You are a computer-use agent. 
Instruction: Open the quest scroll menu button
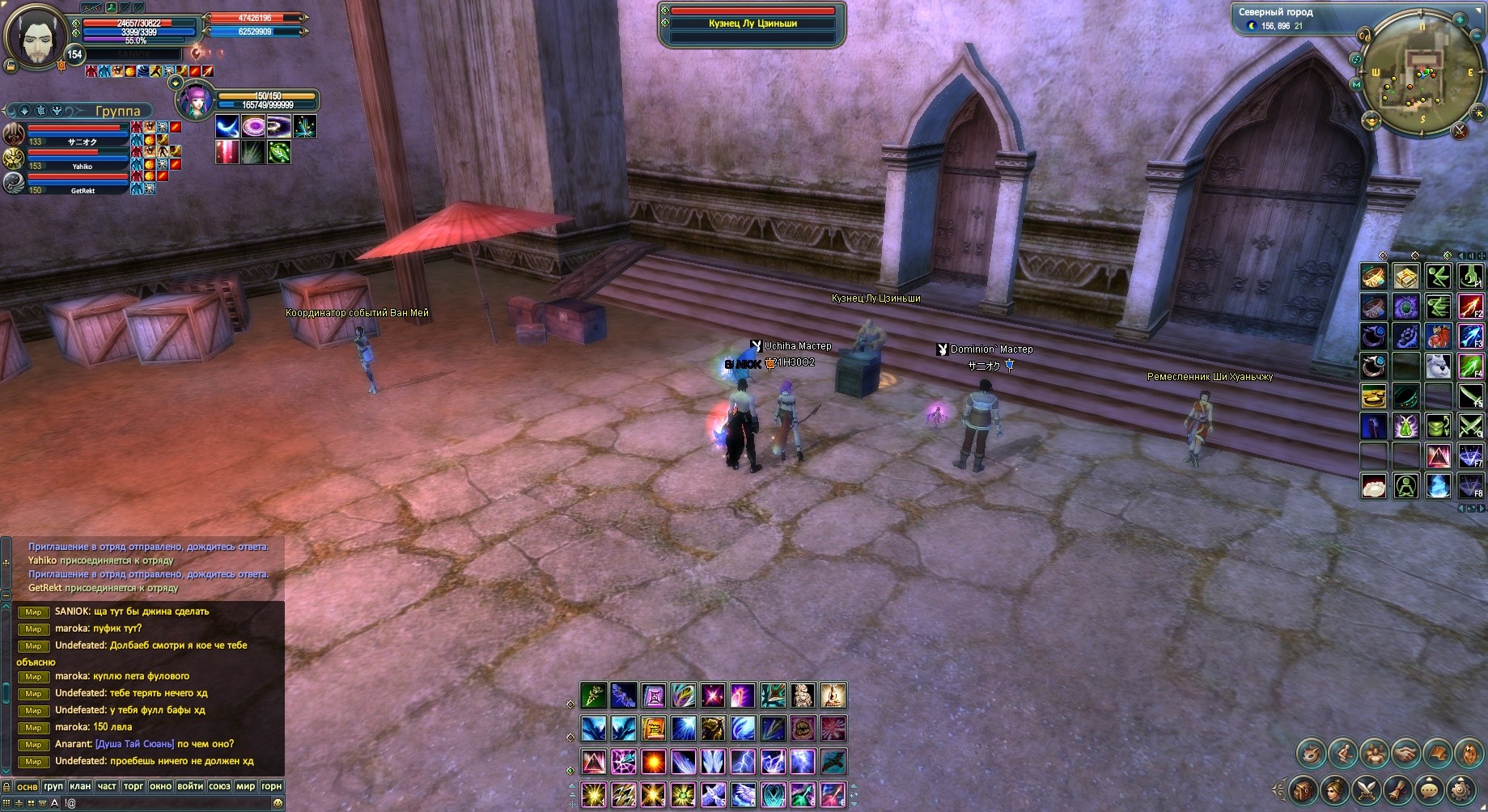point(1398,789)
